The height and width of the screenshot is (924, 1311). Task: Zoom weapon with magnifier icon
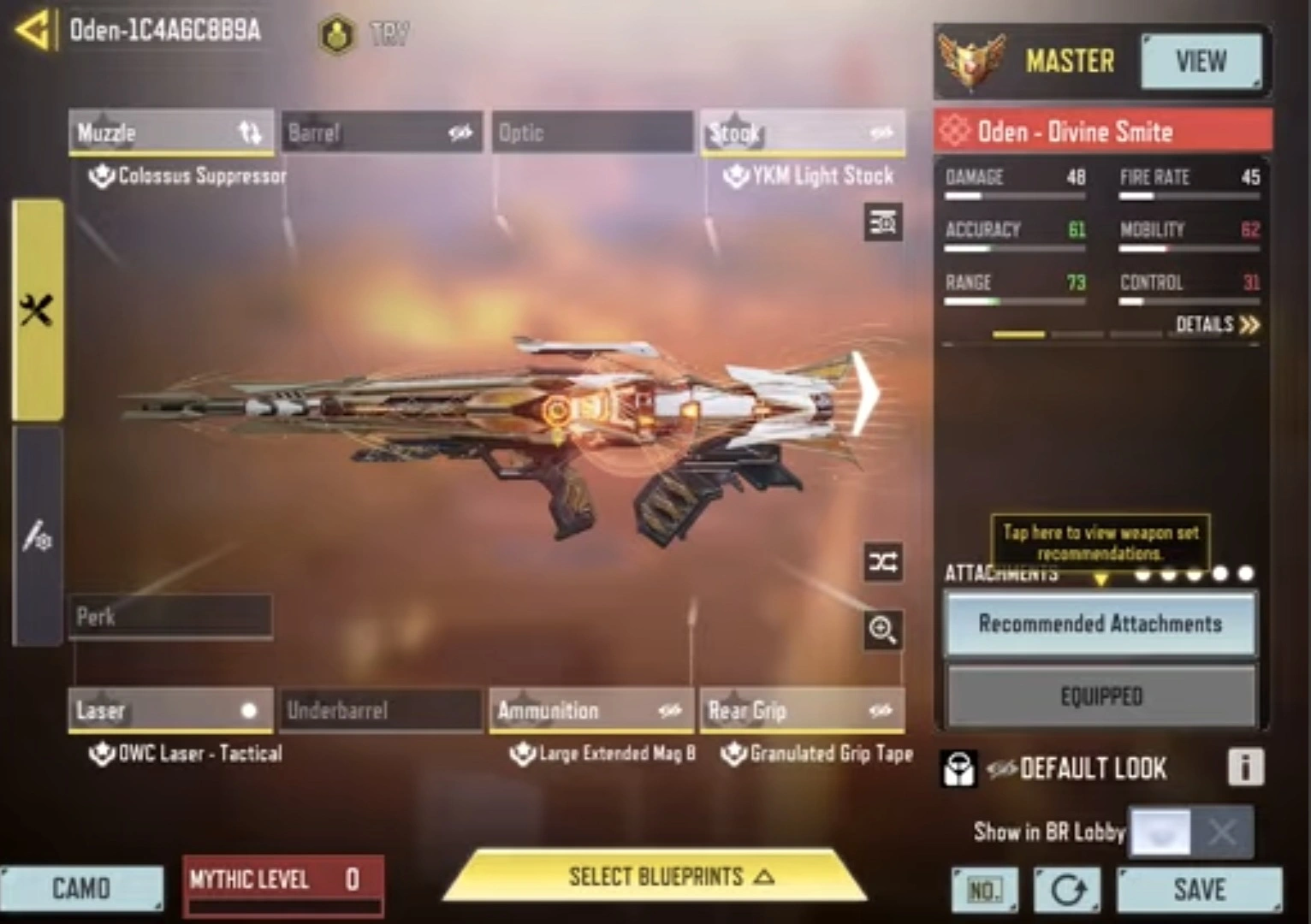882,631
